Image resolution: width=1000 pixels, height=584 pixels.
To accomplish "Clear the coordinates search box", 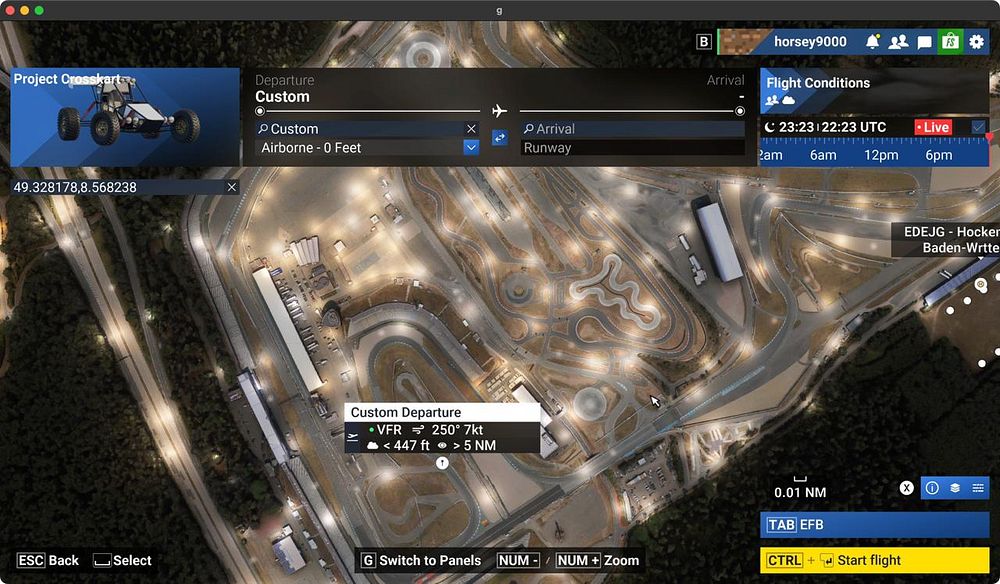I will click(x=232, y=187).
